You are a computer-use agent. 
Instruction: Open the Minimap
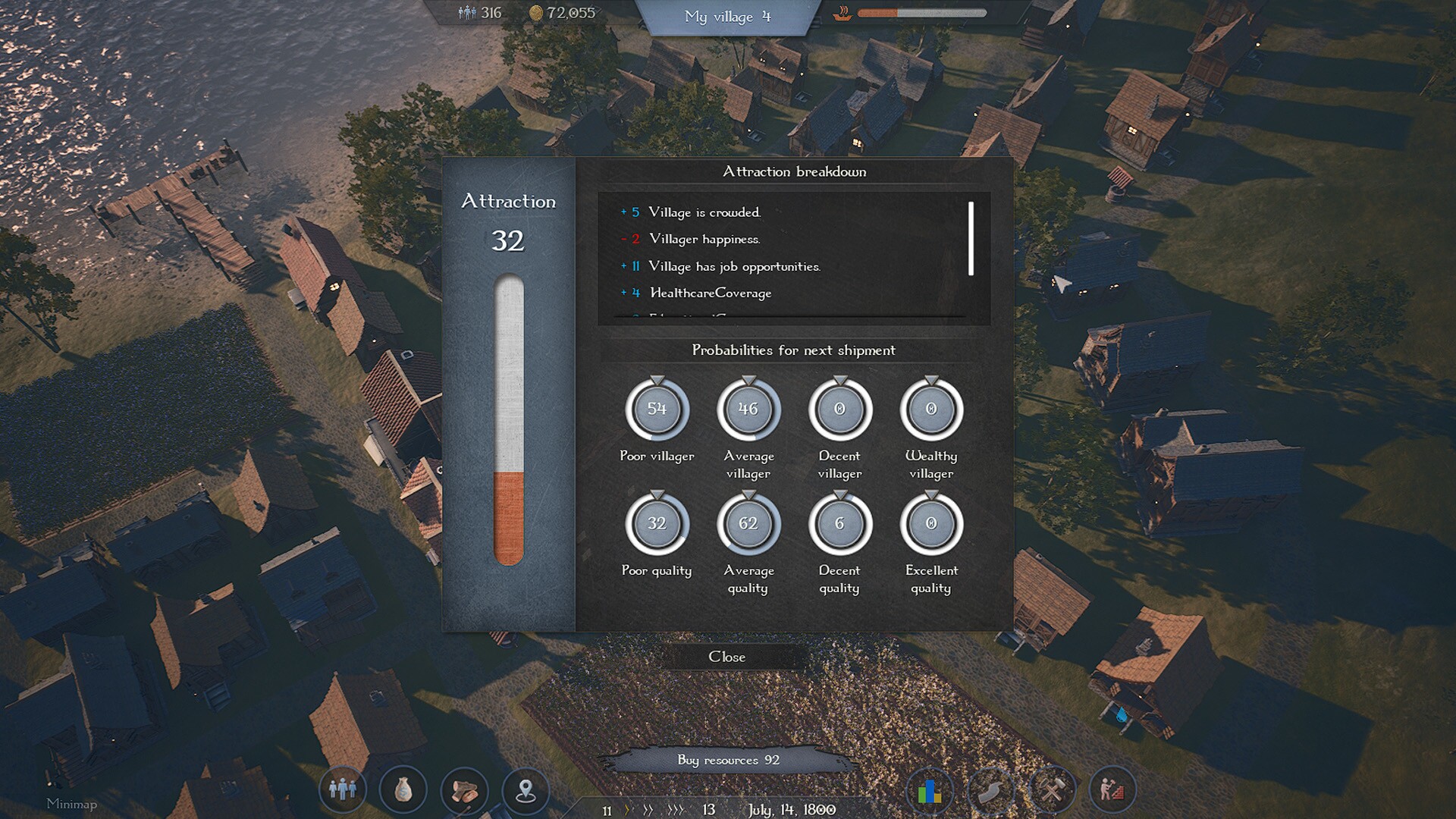click(x=71, y=804)
